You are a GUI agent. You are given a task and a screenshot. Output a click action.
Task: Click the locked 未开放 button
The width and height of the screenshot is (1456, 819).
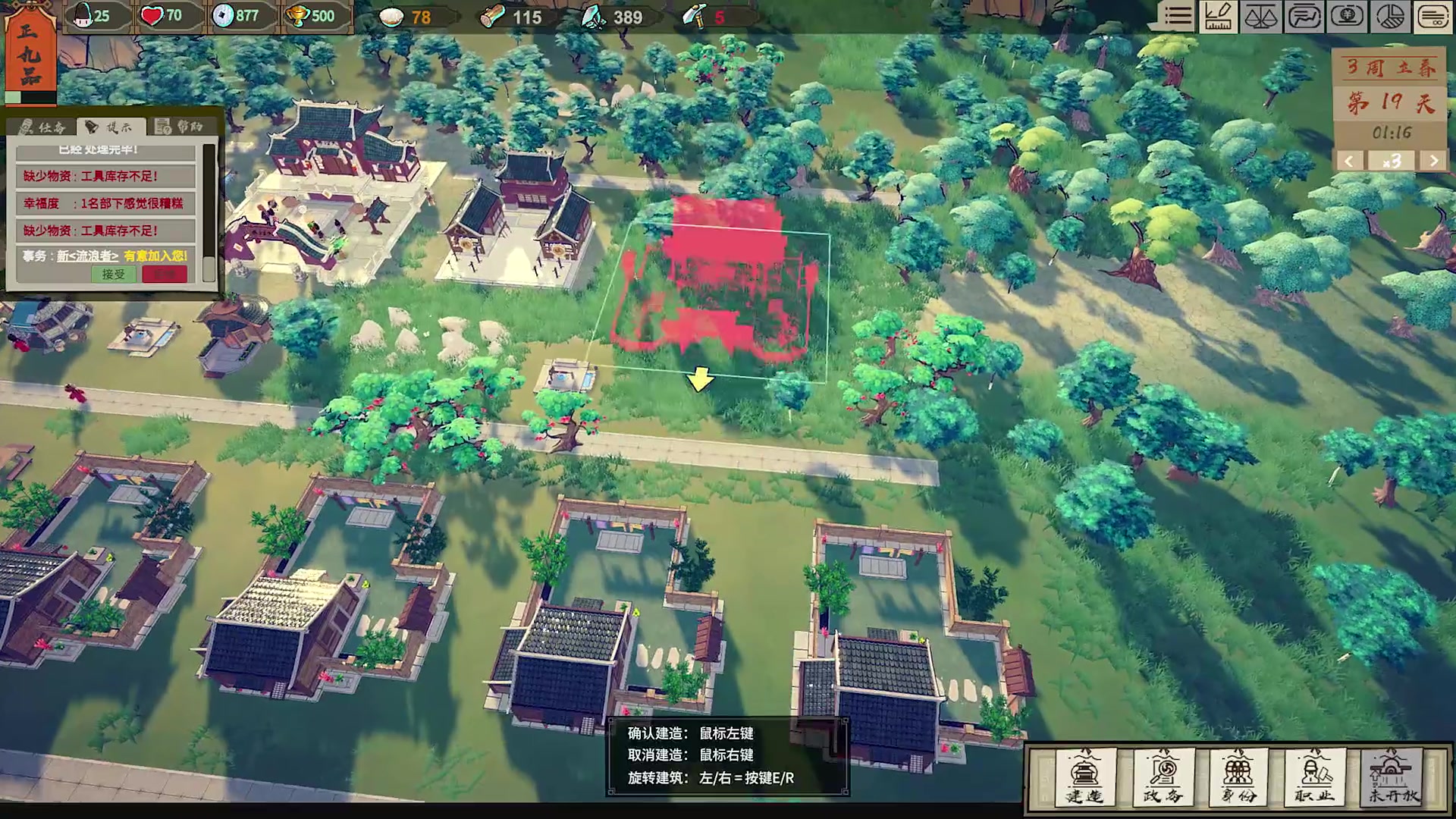coord(1392,777)
